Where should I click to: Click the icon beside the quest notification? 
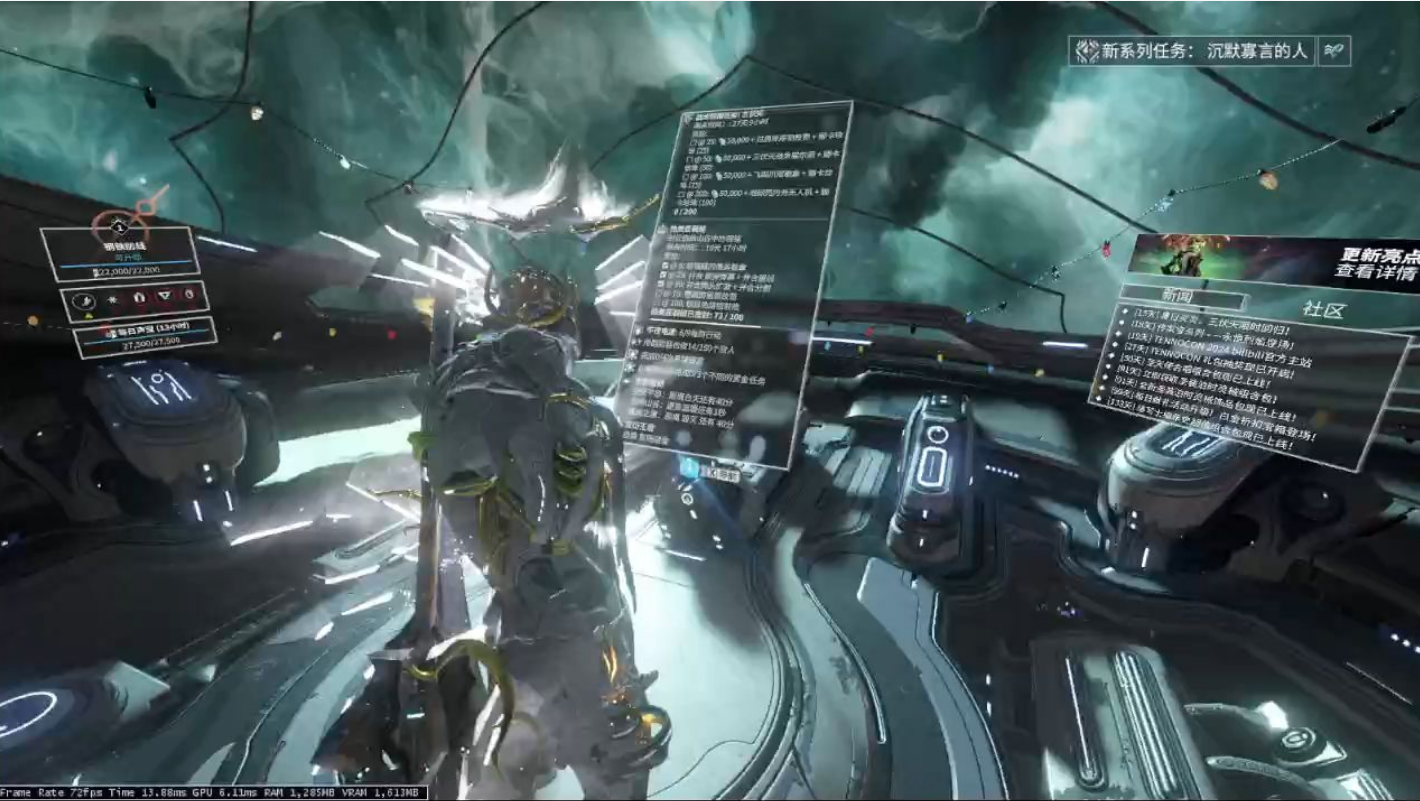pyautogui.click(x=1335, y=51)
